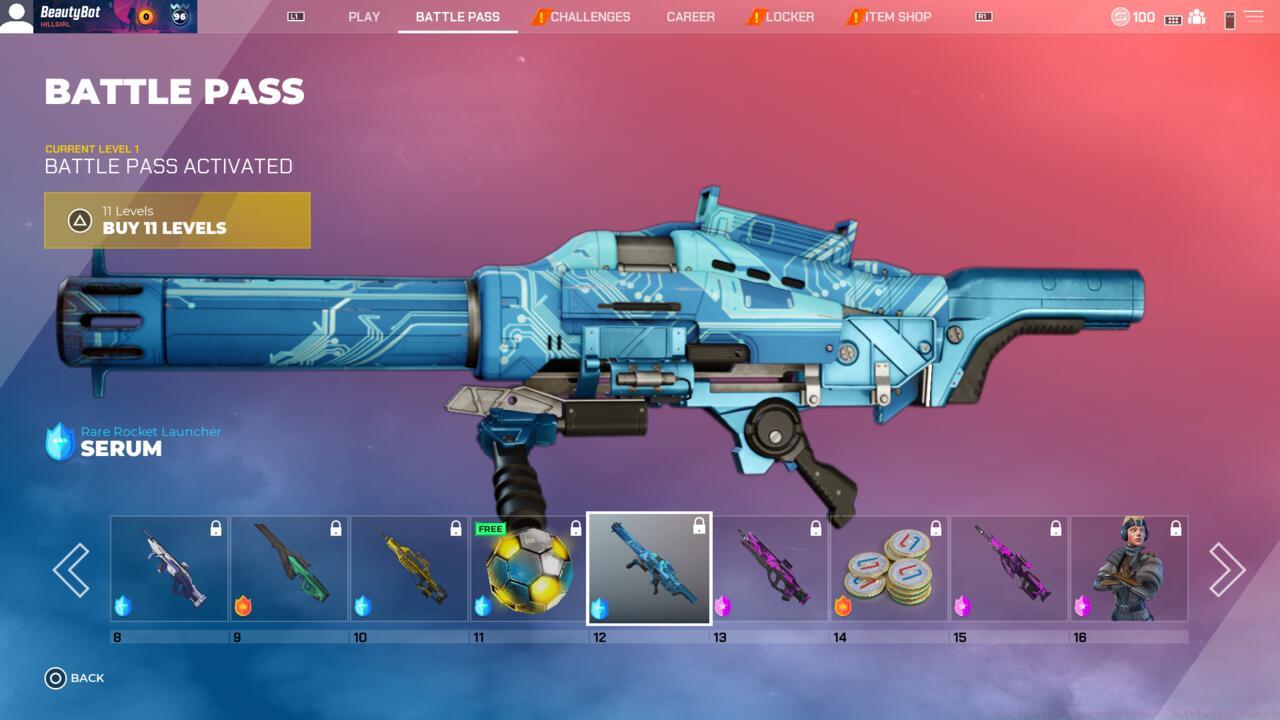Visit the Item Shop tab
The image size is (1280, 720).
coord(897,17)
